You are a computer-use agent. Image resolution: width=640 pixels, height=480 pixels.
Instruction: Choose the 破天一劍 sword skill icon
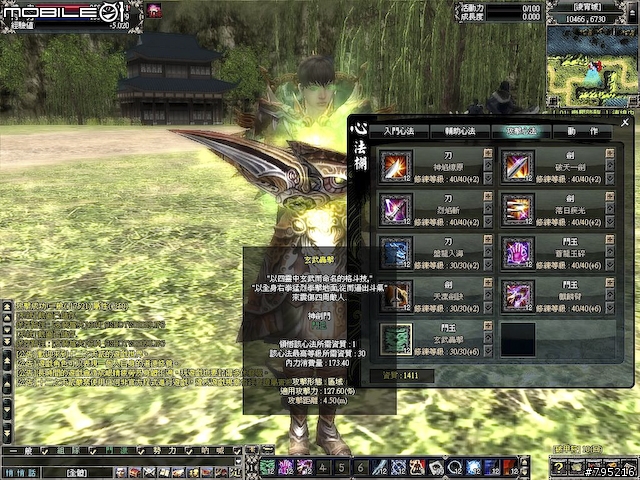click(x=517, y=166)
